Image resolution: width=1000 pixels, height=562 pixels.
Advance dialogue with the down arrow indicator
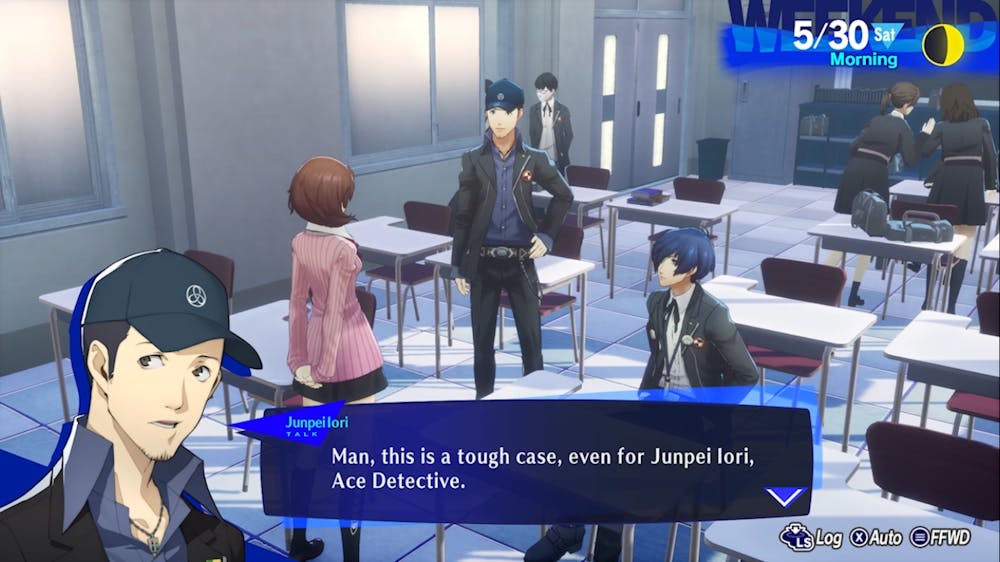(x=785, y=496)
